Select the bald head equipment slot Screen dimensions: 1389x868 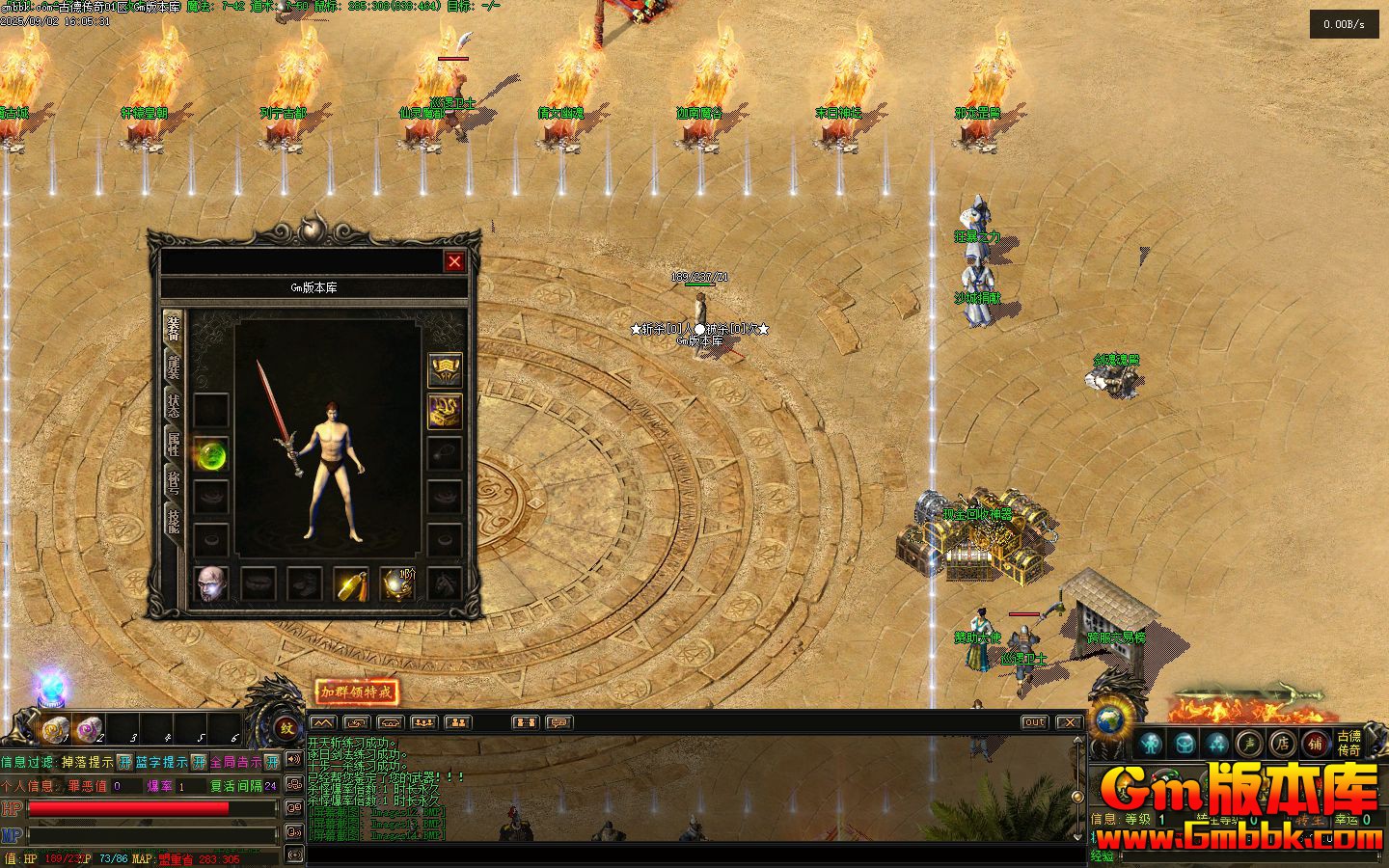pos(211,583)
